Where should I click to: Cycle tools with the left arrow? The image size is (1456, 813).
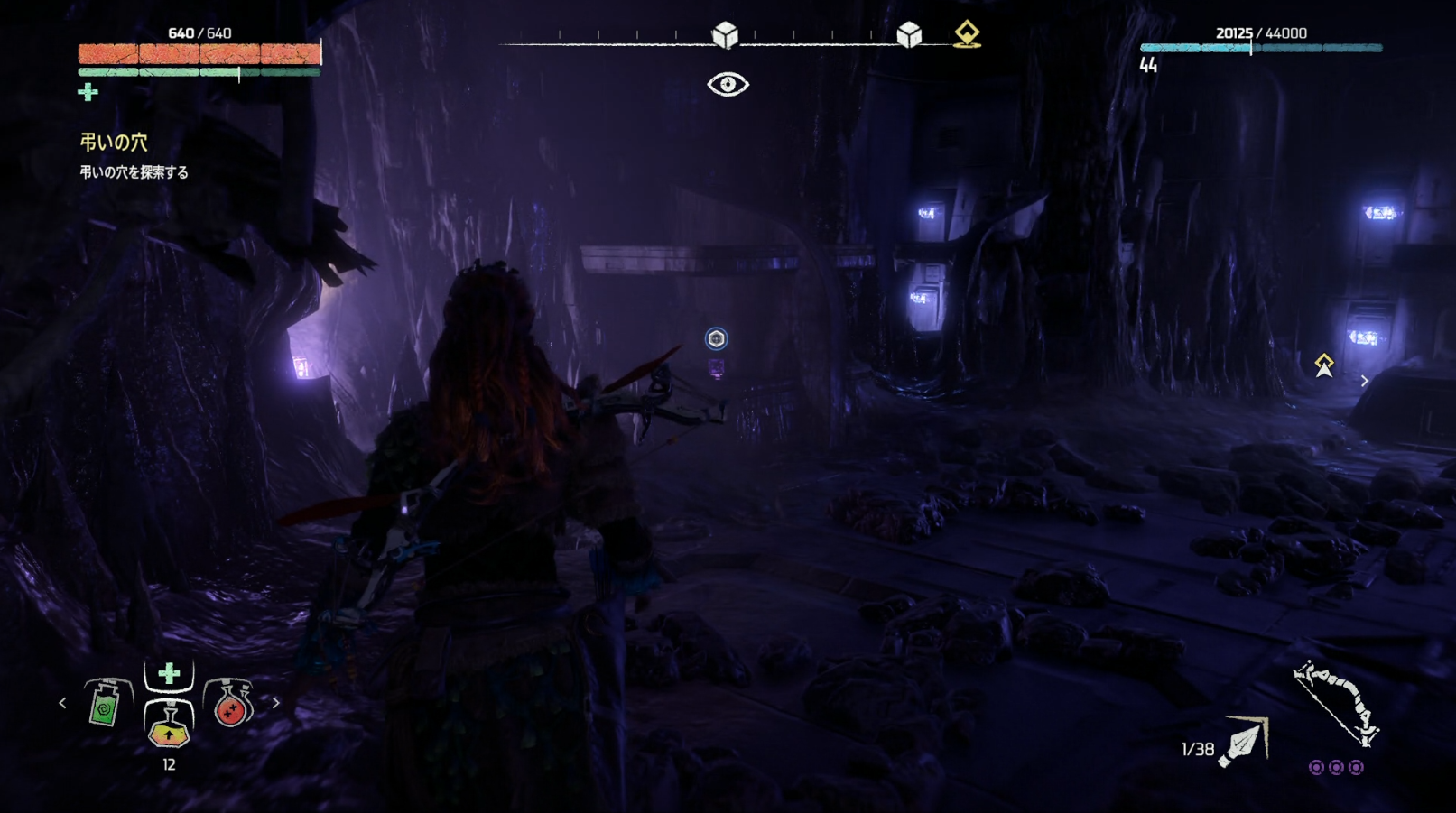coord(62,702)
